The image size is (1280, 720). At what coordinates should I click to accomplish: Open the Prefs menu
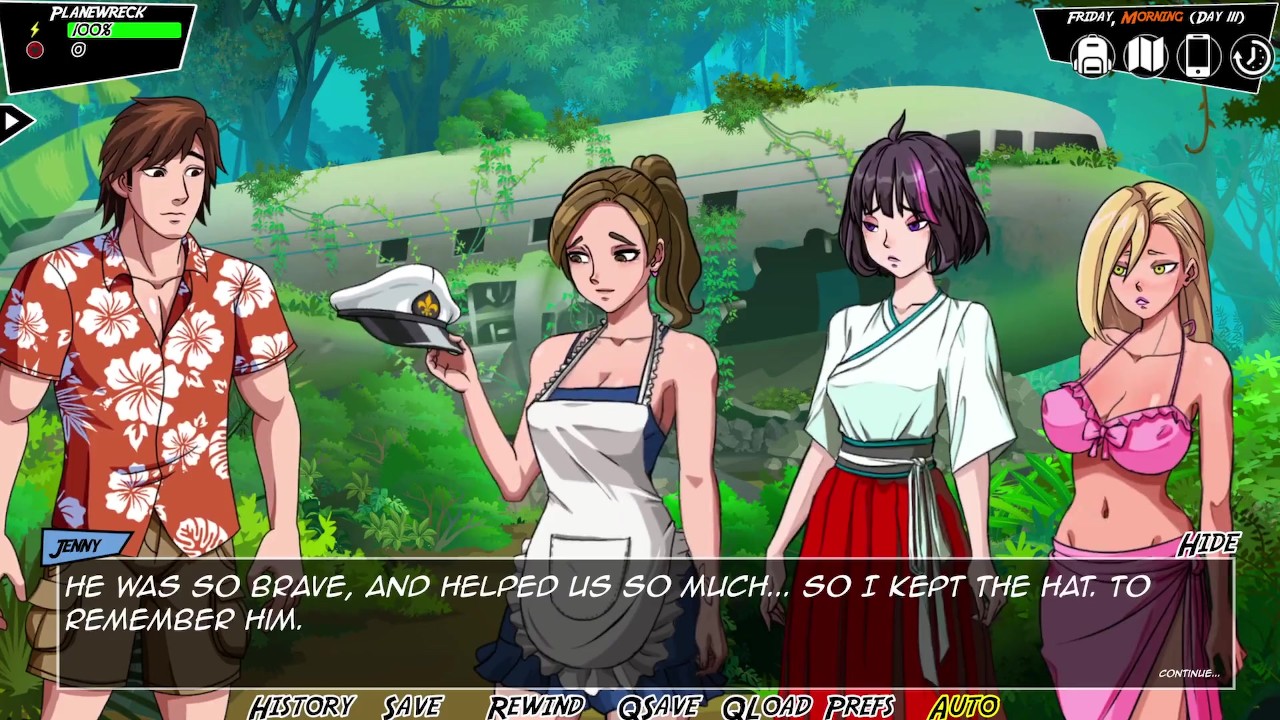point(860,706)
